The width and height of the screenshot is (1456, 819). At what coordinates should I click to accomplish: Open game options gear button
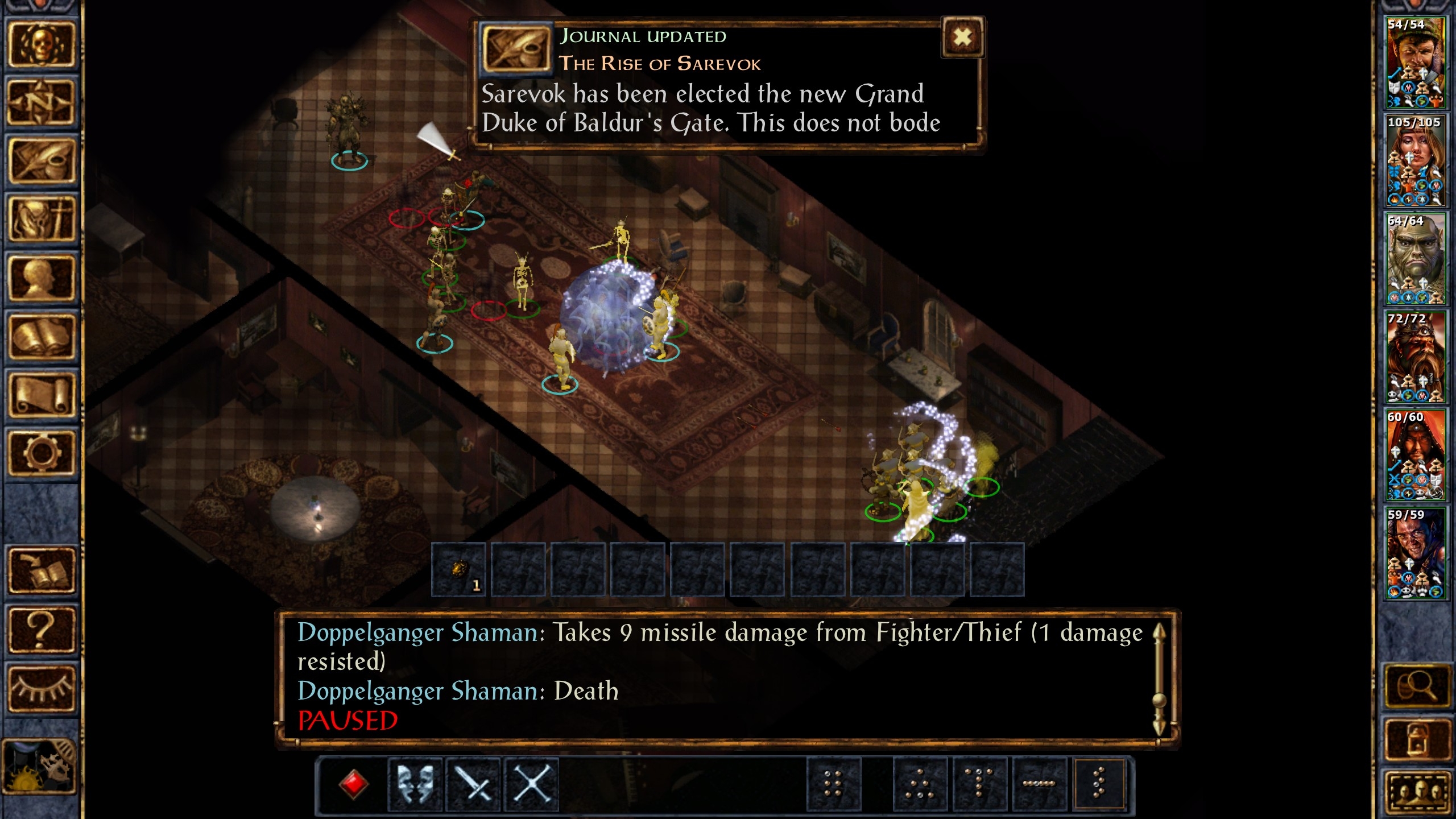coord(41,453)
